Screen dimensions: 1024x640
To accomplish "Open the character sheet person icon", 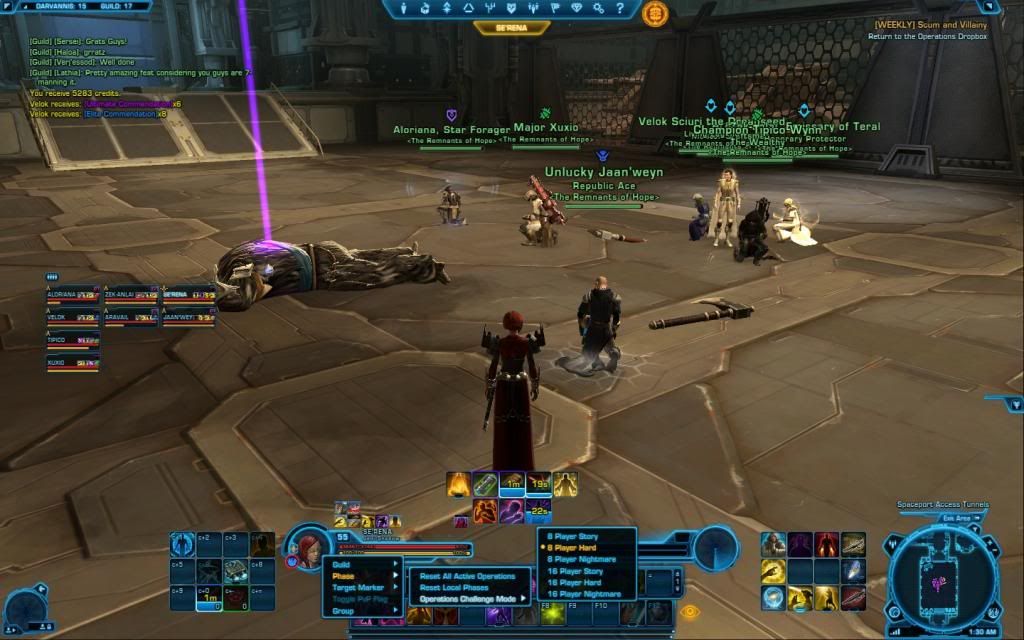I will (403, 8).
